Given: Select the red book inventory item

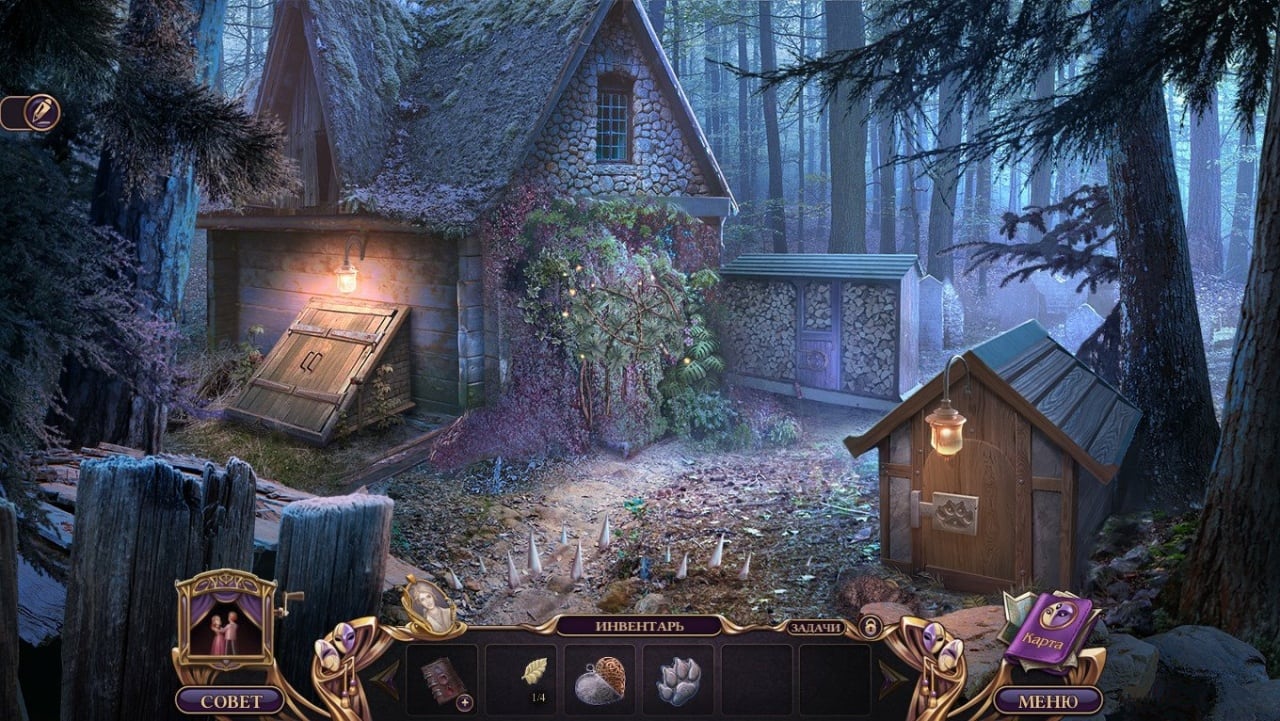Looking at the screenshot, I should click(x=441, y=679).
